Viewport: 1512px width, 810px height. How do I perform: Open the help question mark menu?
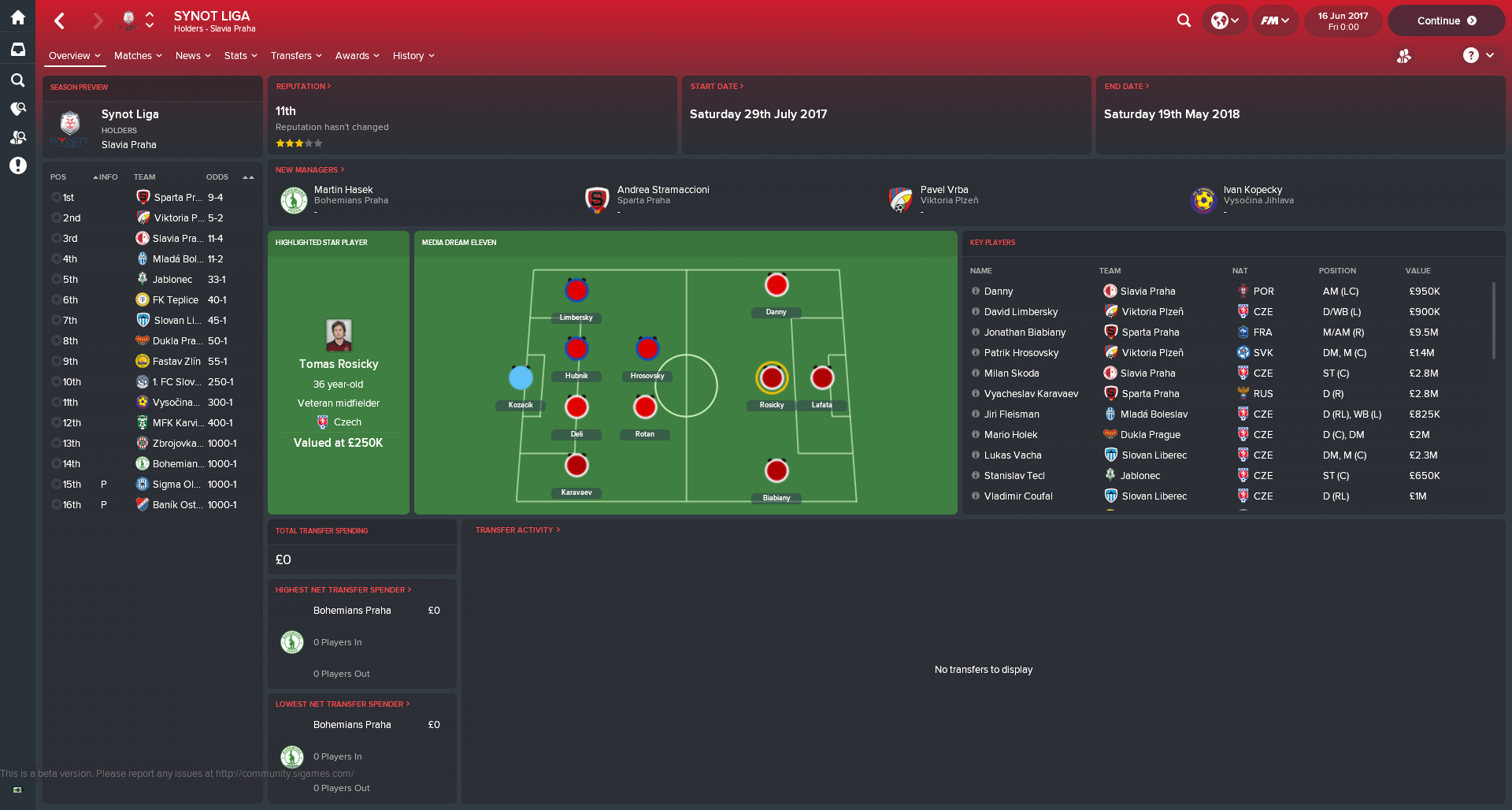tap(1478, 55)
